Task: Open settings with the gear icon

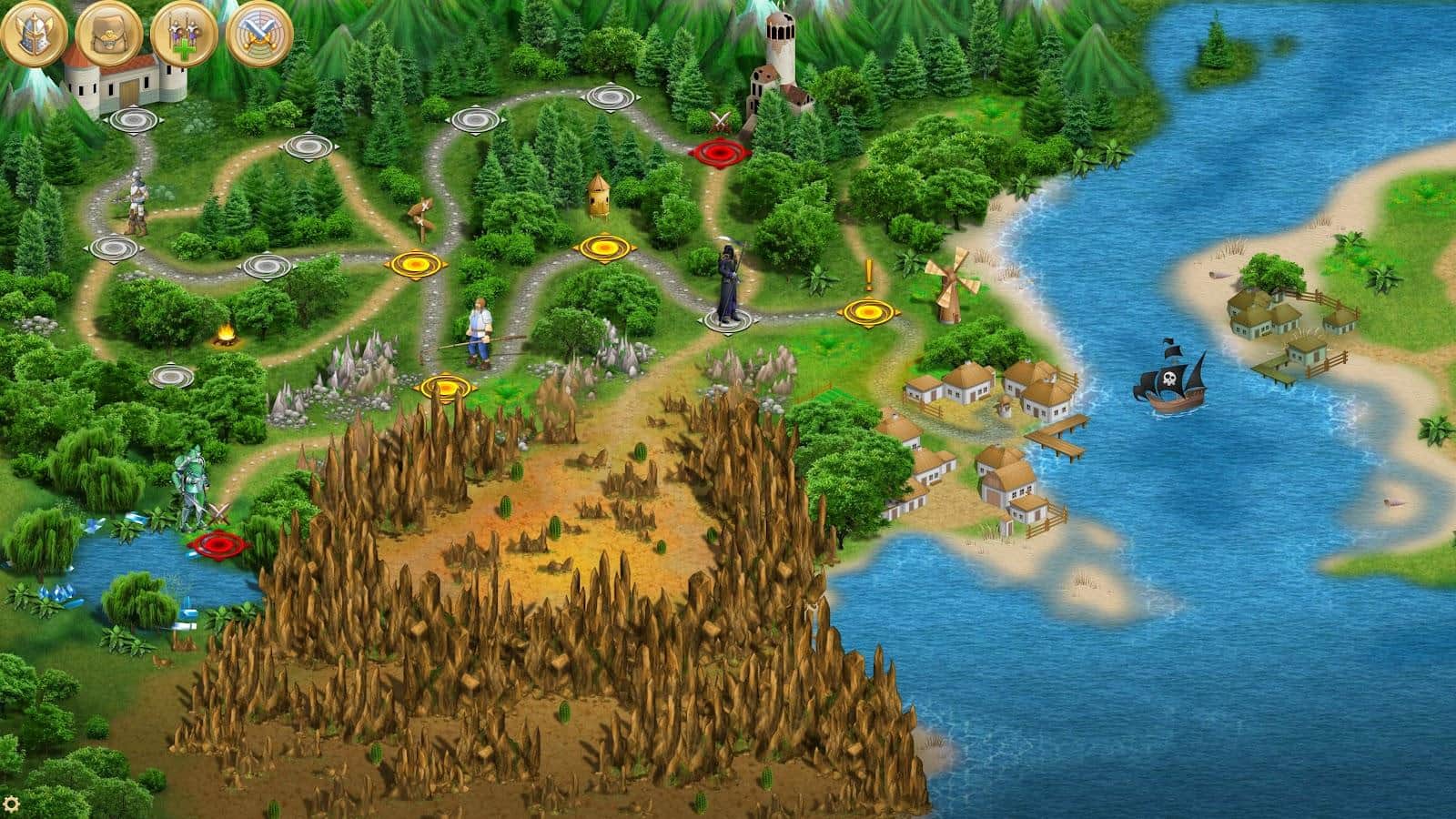Action: click(x=12, y=804)
